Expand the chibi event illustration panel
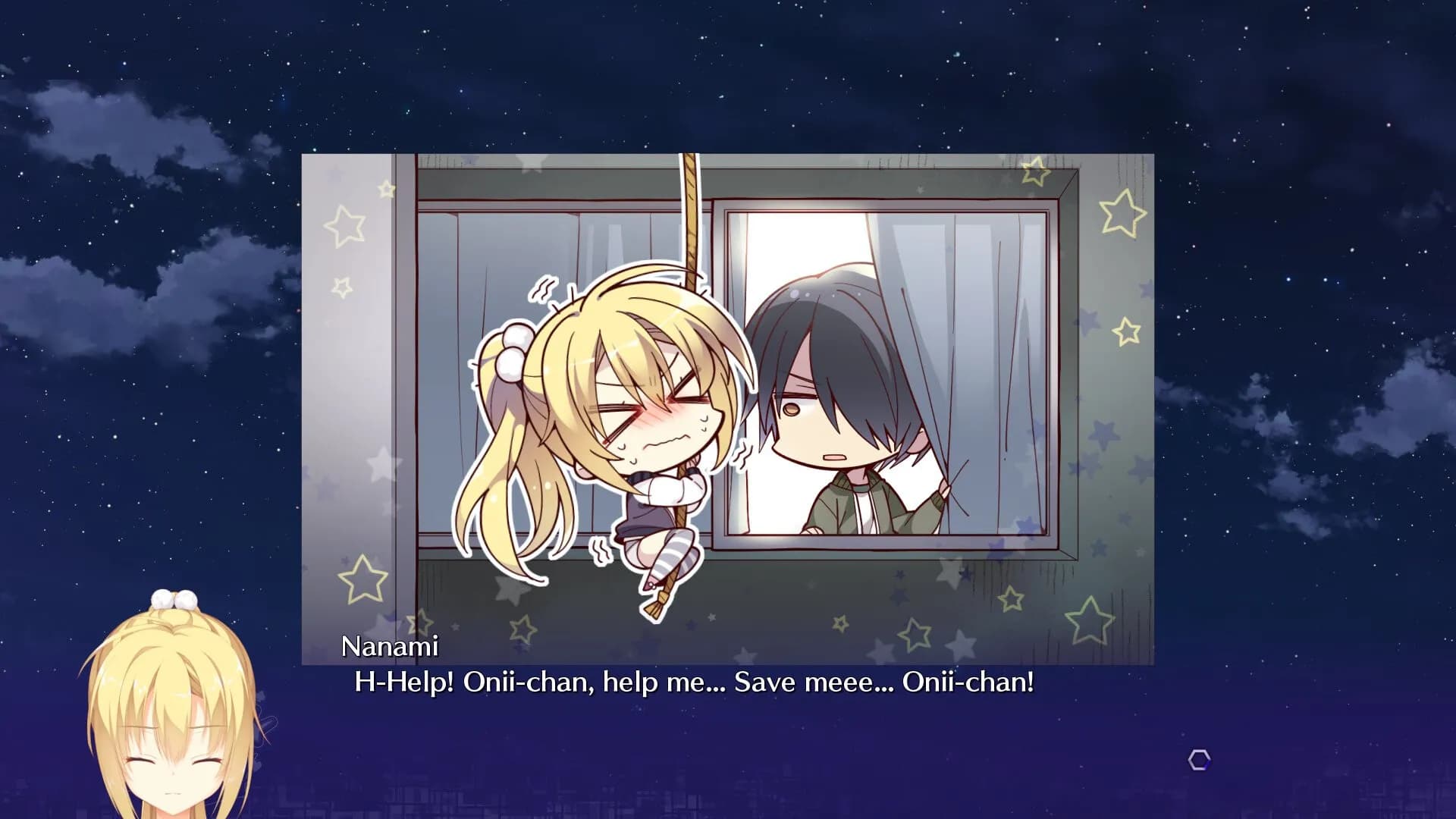 tap(728, 394)
